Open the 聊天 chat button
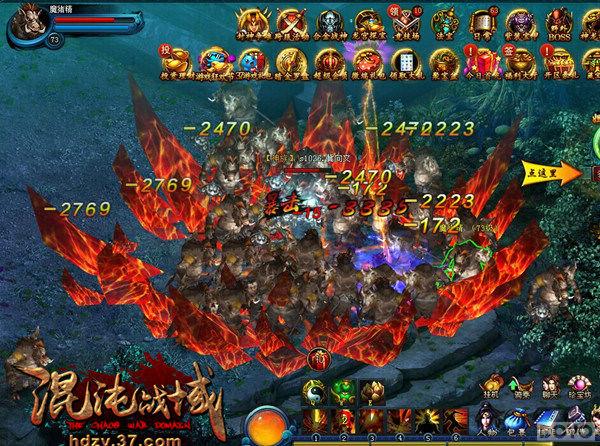This screenshot has width=600, height=446. tap(548, 385)
